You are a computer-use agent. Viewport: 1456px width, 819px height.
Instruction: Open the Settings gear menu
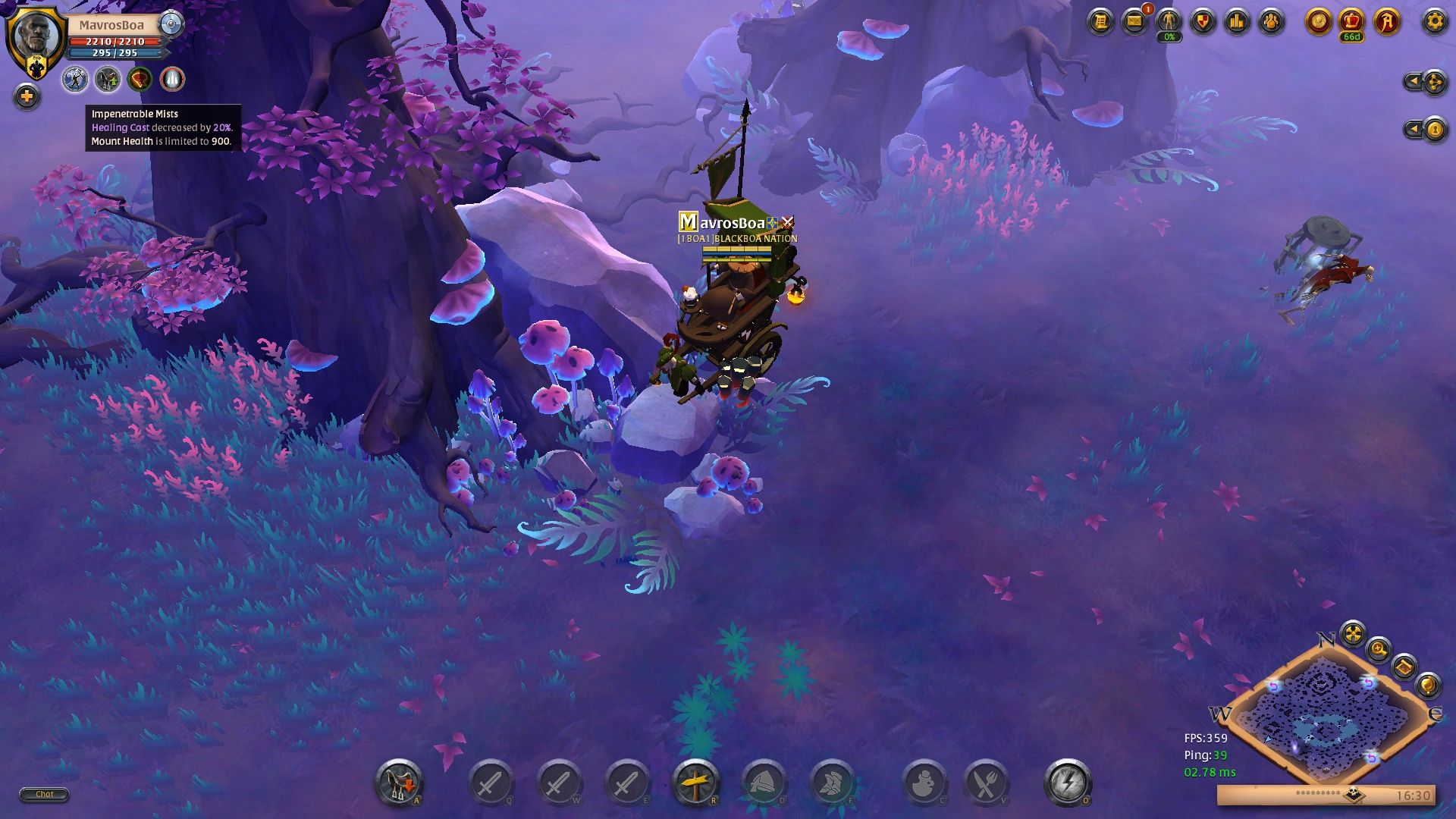[1434, 21]
